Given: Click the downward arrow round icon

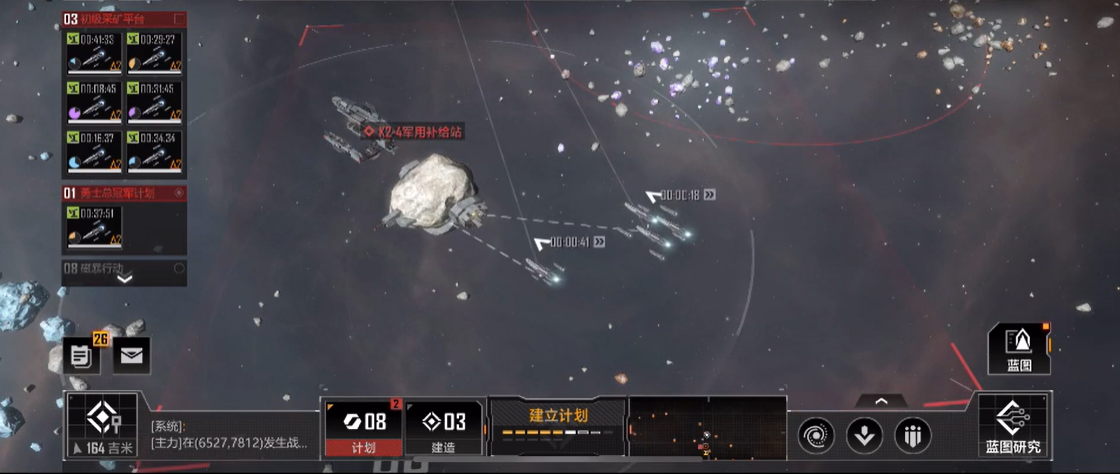Looking at the screenshot, I should click(864, 435).
